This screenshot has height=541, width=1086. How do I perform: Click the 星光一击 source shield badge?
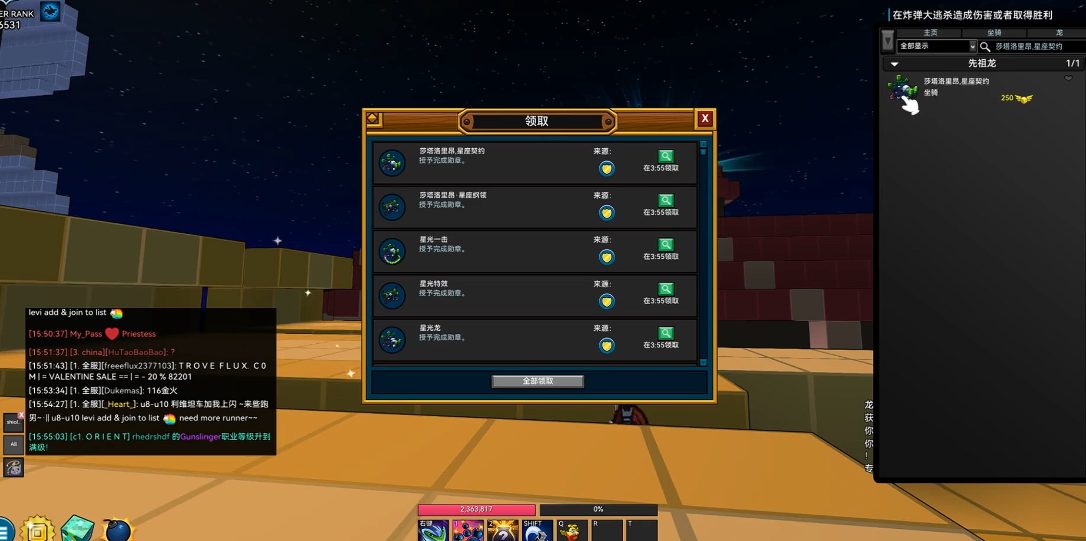click(x=606, y=257)
